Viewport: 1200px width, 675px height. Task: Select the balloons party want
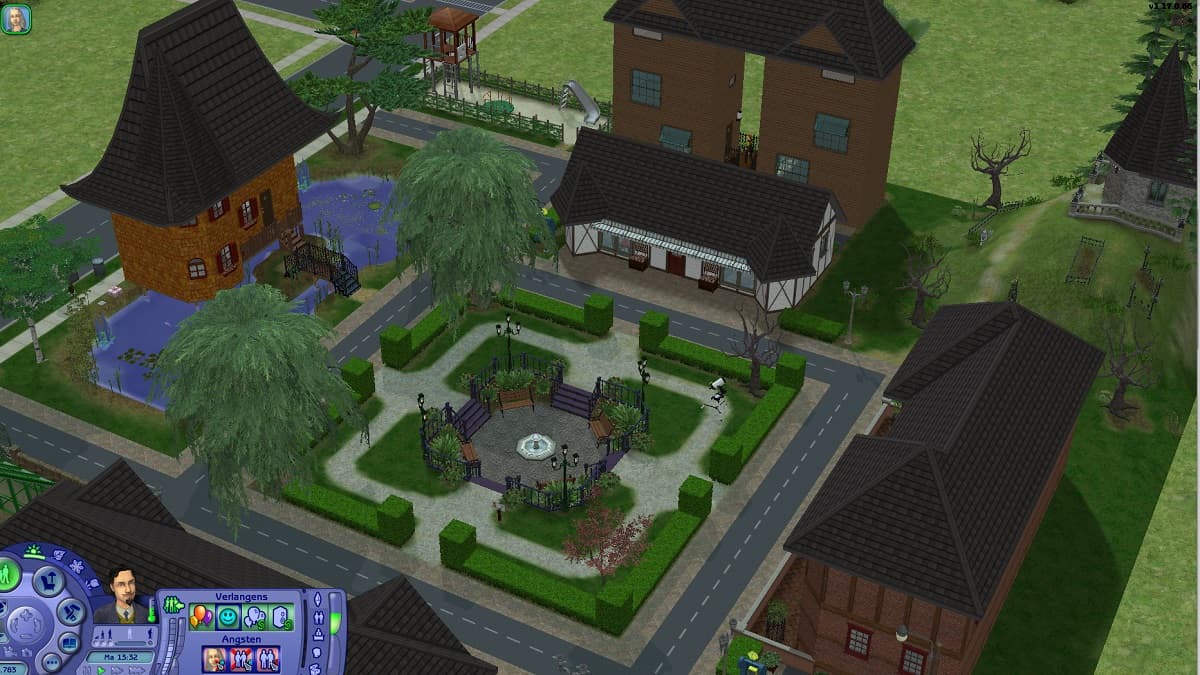(x=202, y=616)
